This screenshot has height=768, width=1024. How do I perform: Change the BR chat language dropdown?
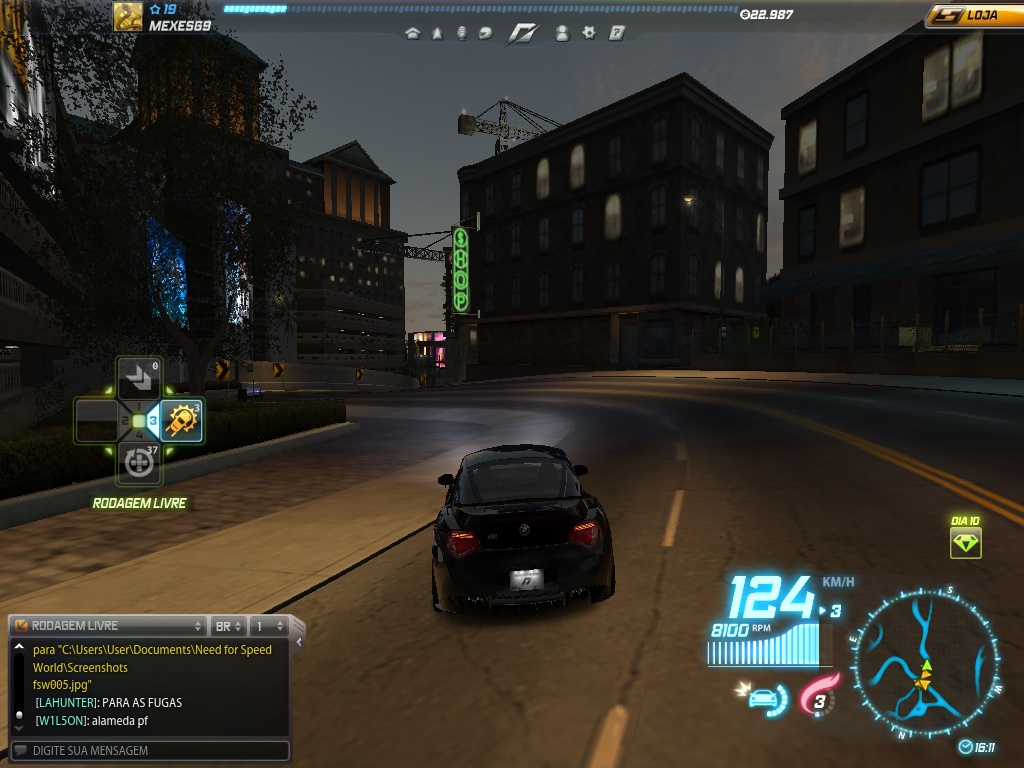tap(229, 626)
